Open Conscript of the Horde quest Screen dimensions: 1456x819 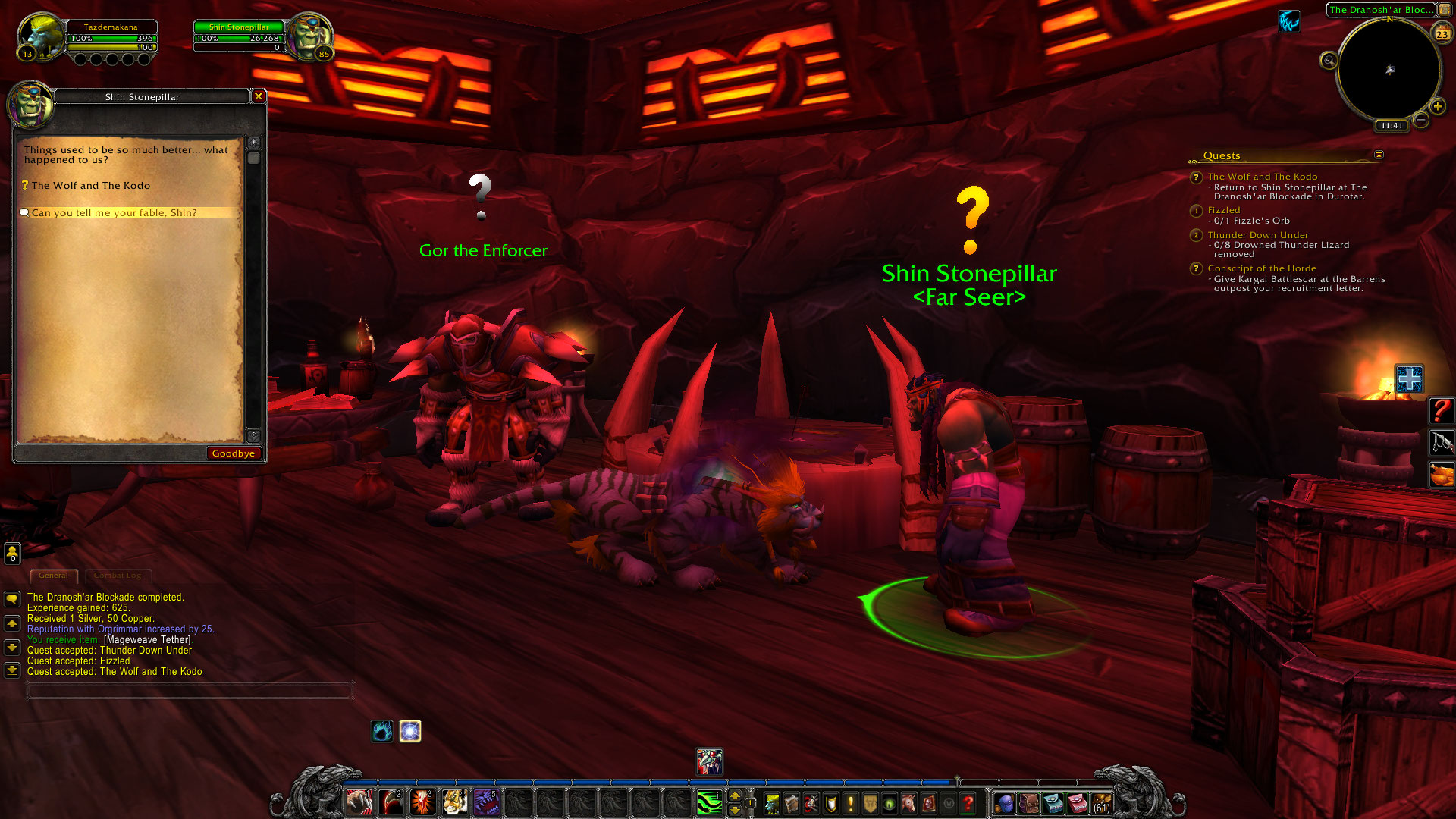tap(1261, 268)
